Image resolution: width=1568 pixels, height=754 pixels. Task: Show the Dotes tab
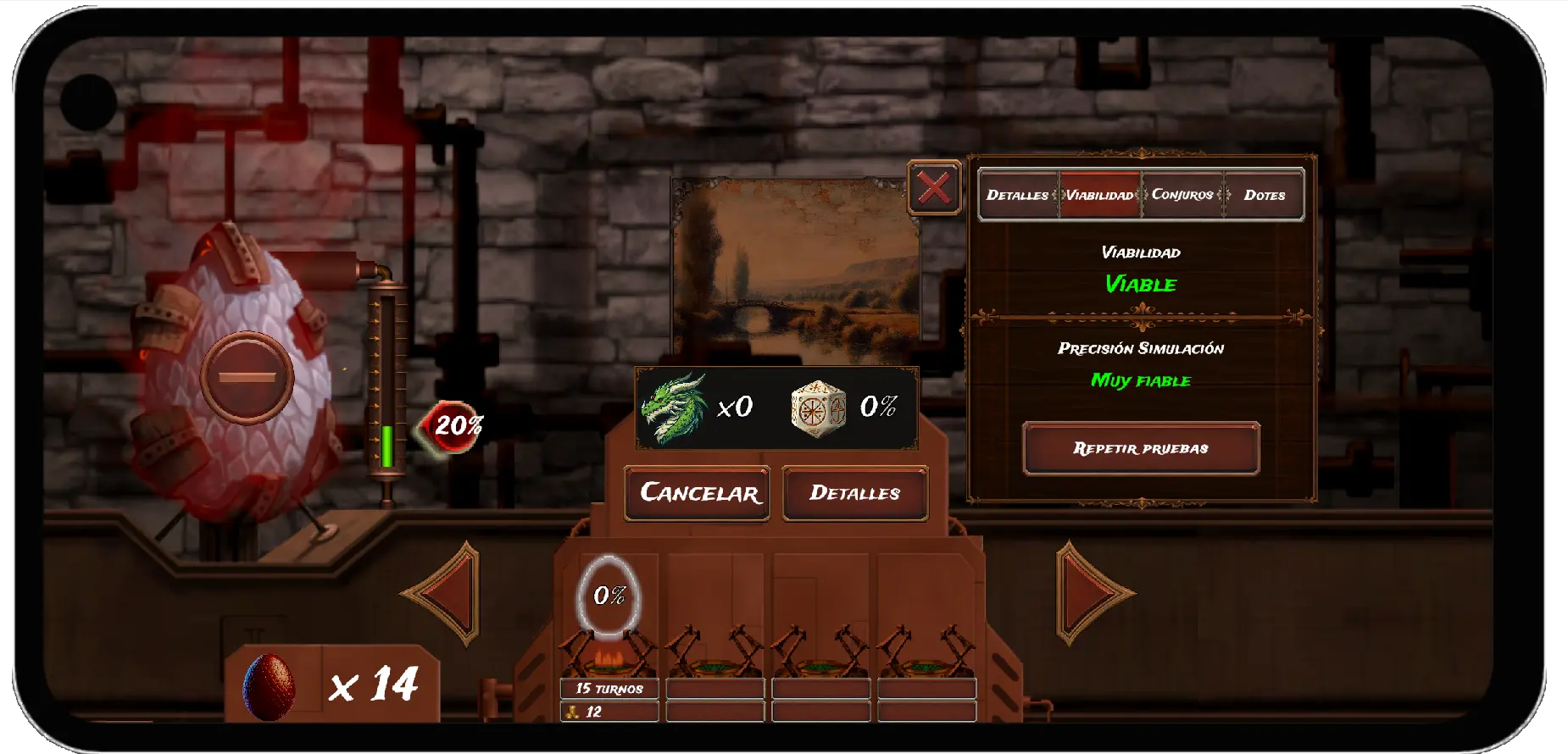click(x=1264, y=195)
